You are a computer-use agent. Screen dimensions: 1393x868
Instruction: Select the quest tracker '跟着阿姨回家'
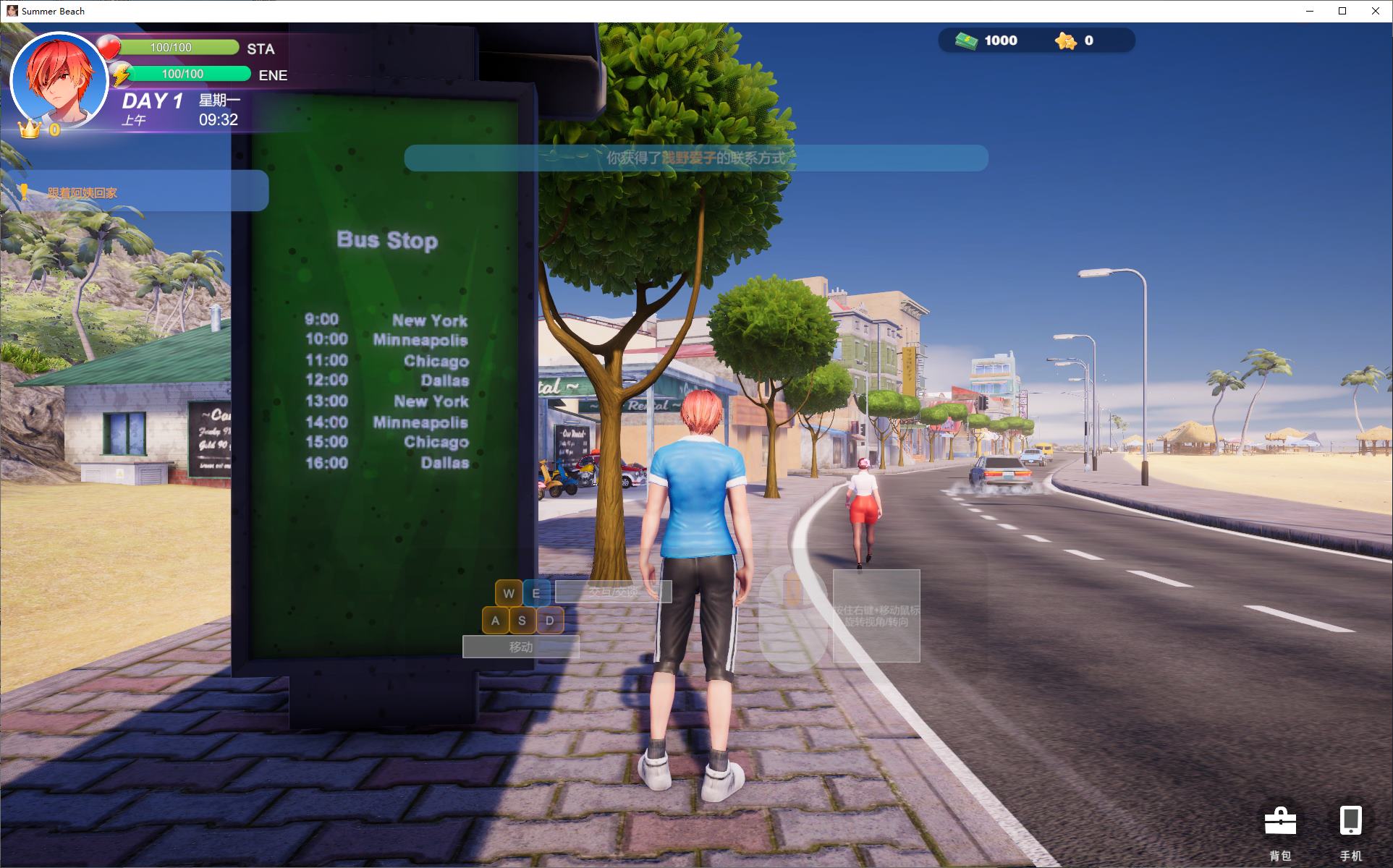(82, 193)
